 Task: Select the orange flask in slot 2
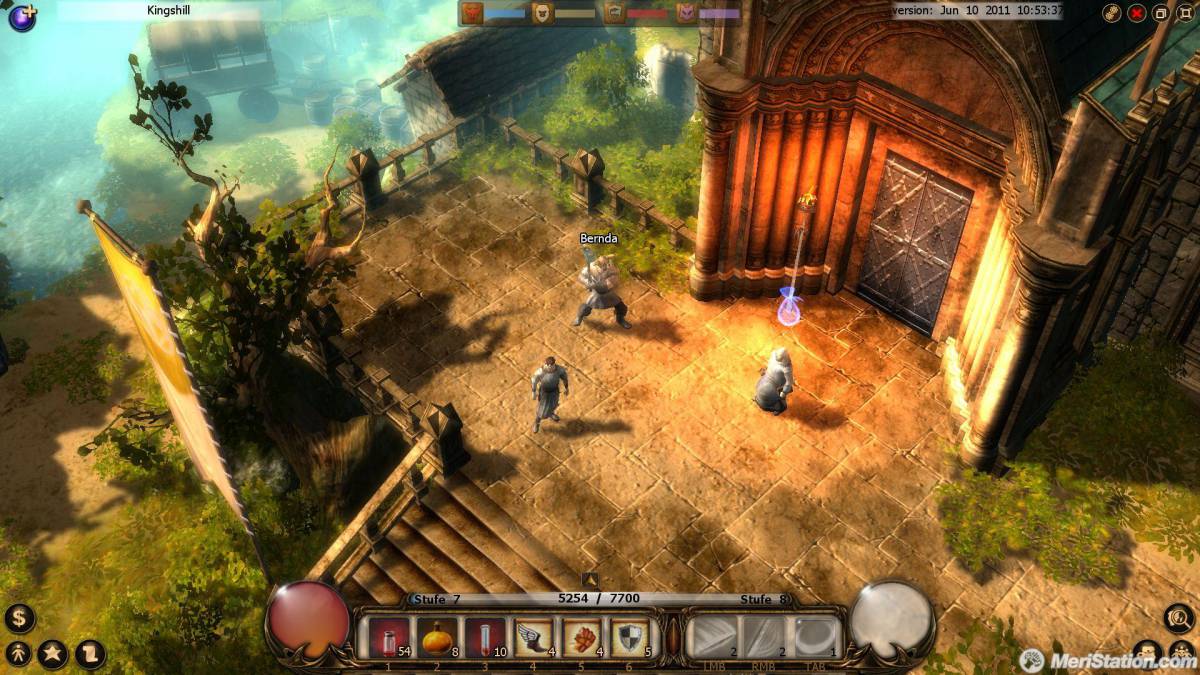[436, 637]
